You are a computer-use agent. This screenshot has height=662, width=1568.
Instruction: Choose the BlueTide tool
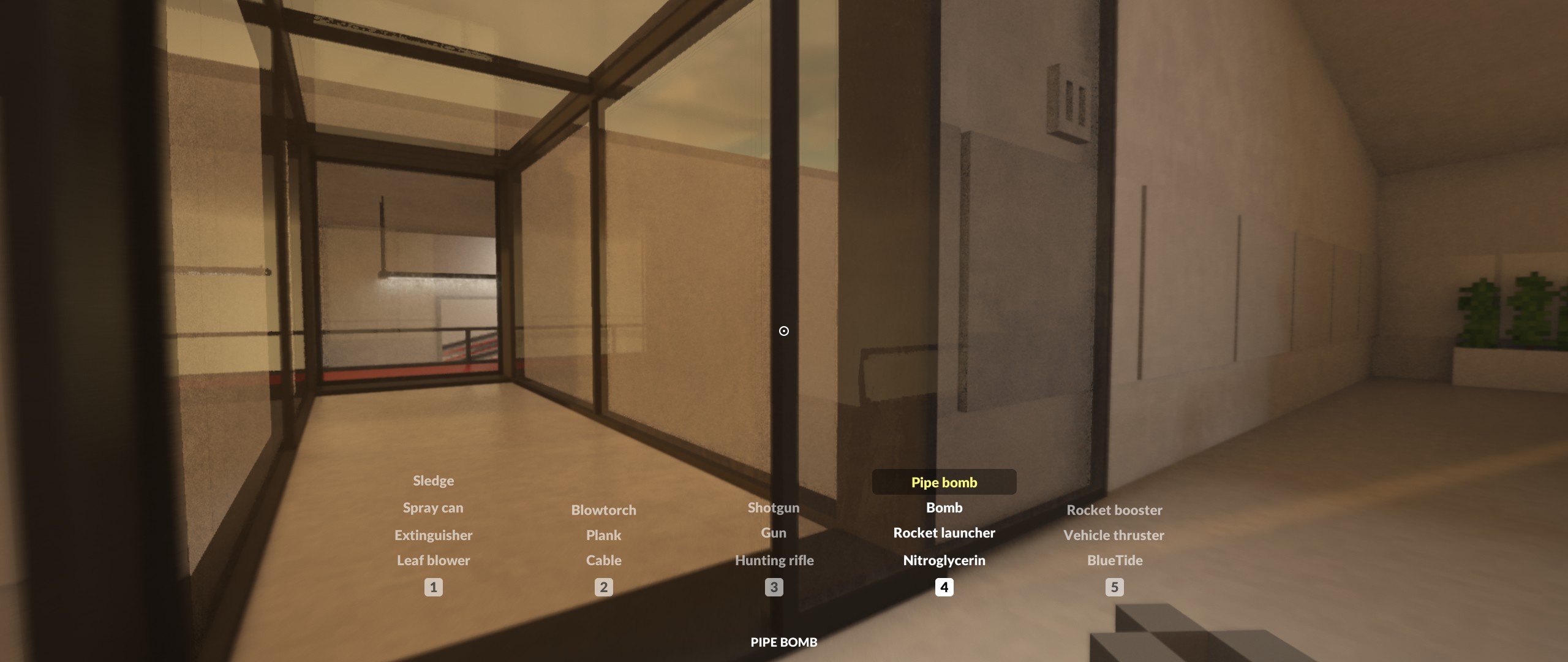(1115, 560)
